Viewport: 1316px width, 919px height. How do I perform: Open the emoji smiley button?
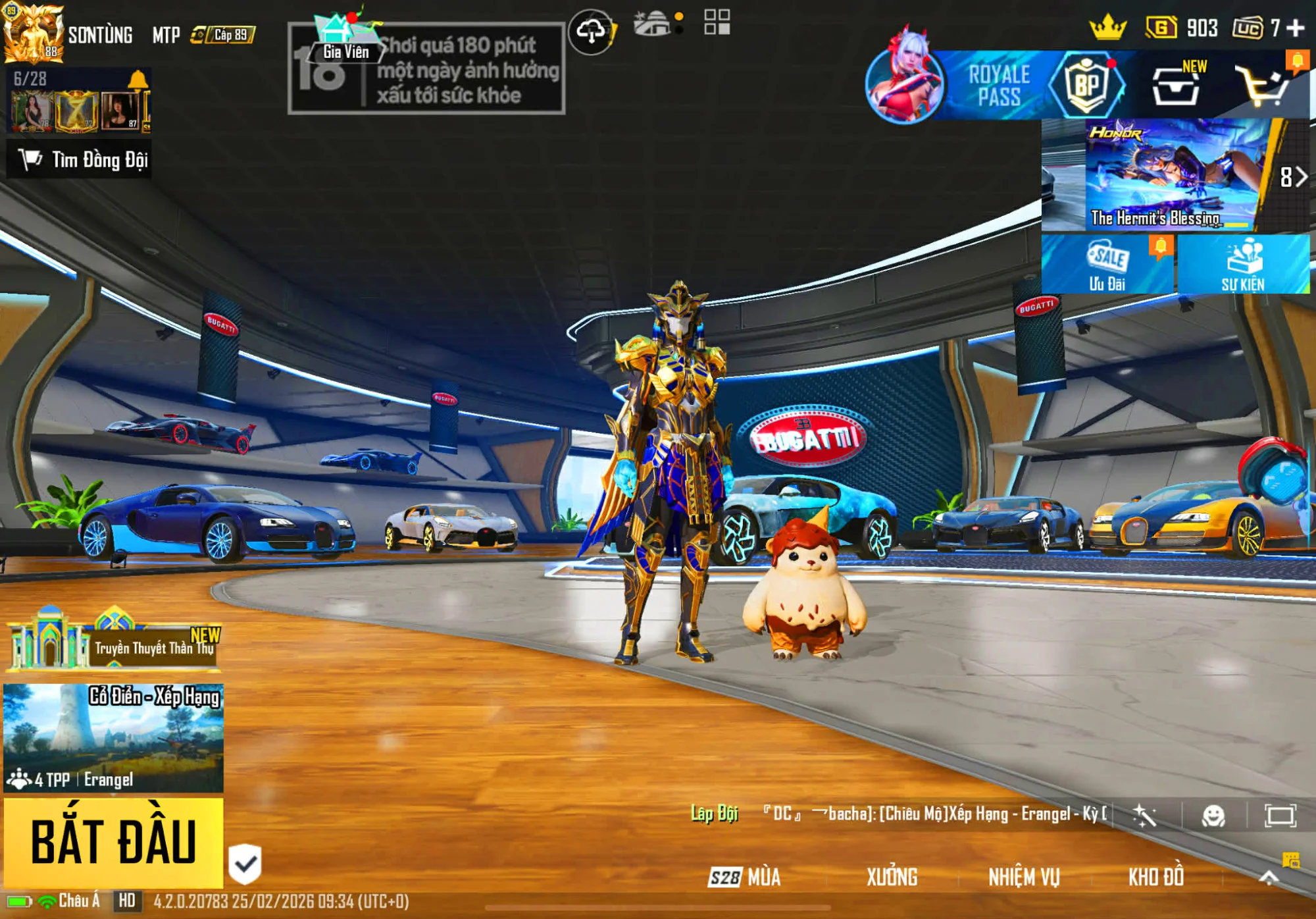click(x=1213, y=816)
